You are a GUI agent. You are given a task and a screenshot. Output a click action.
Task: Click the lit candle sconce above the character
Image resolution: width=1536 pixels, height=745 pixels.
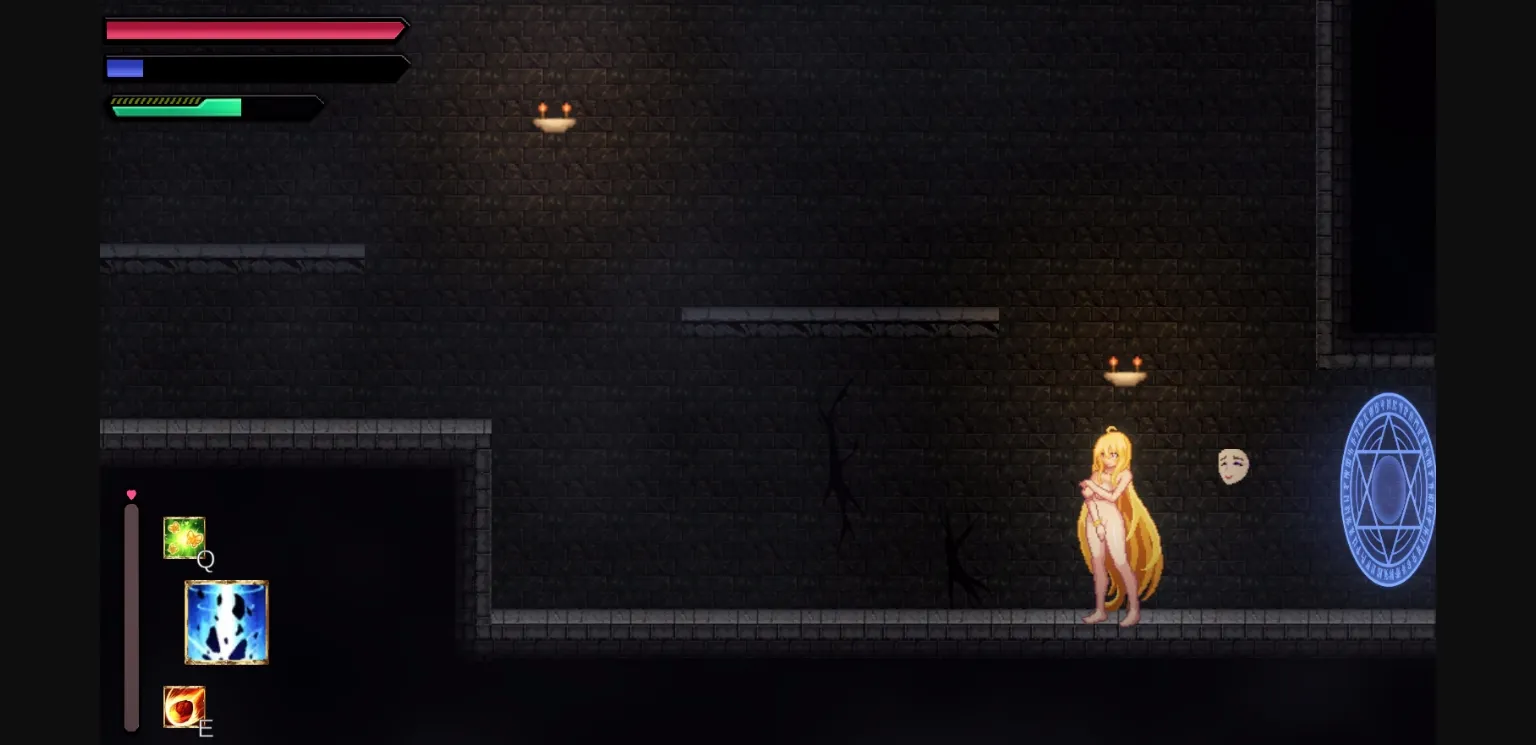click(1125, 373)
